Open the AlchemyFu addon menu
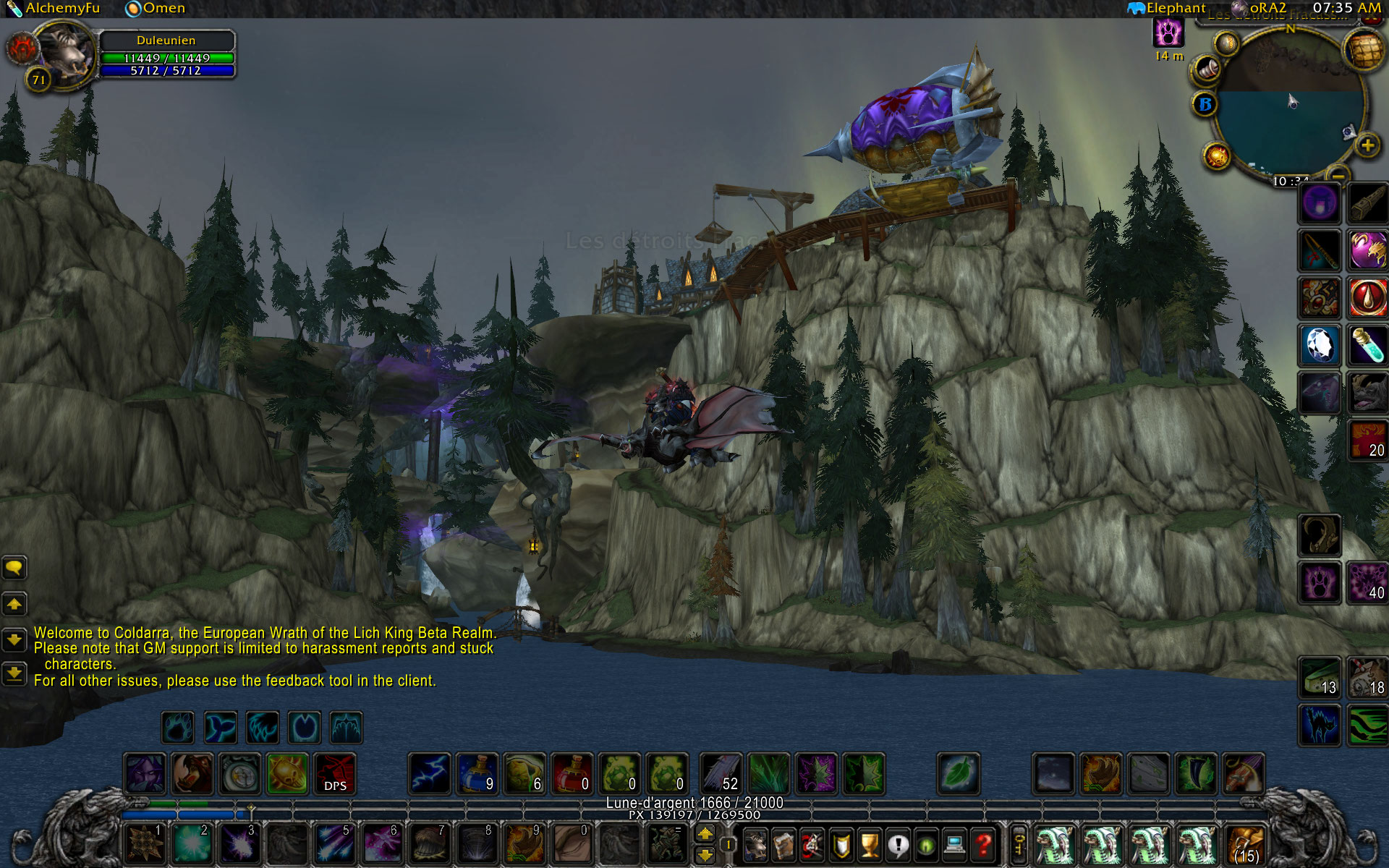Viewport: 1389px width, 868px height. click(x=54, y=9)
